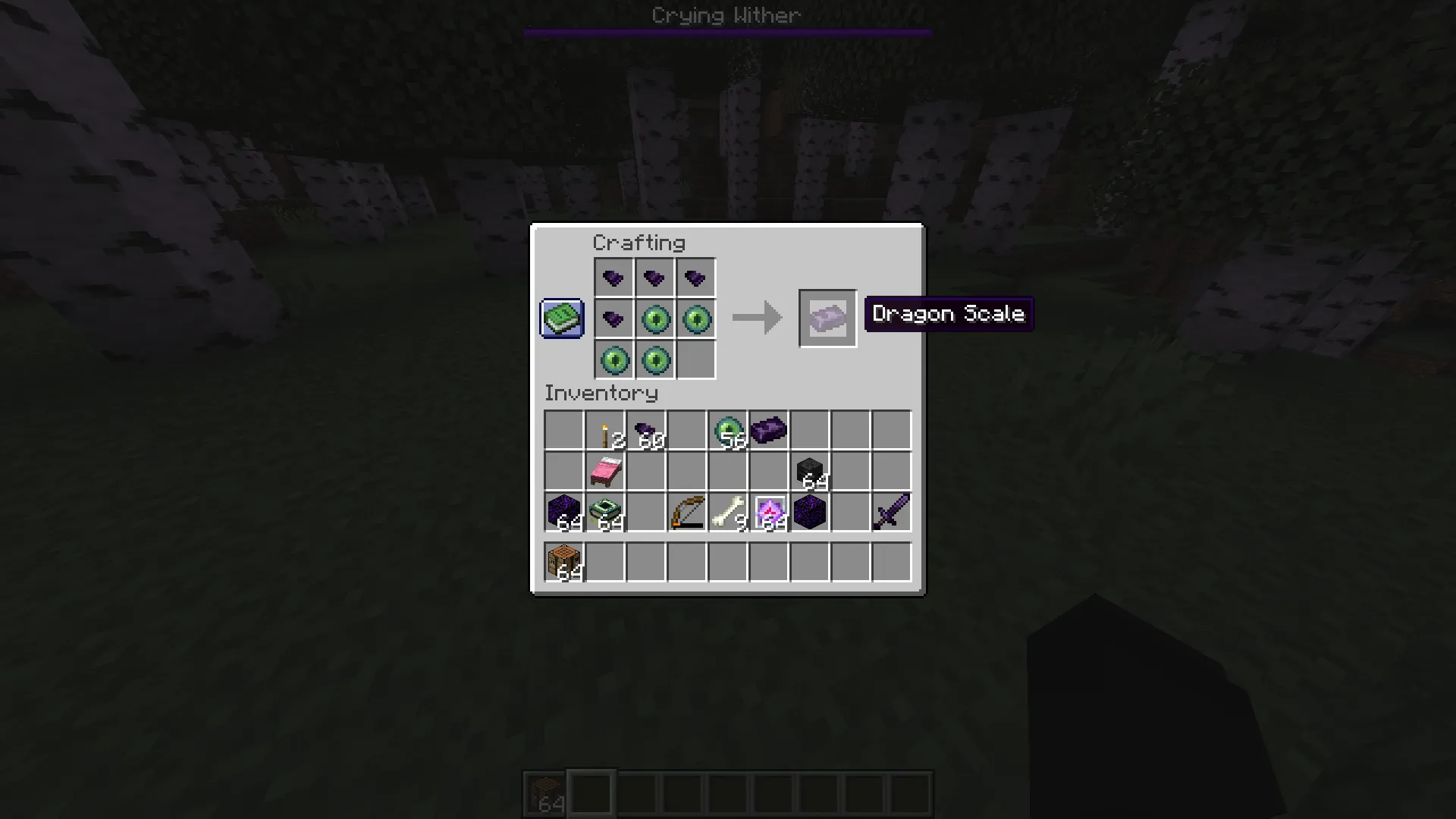Select the wither skeleton skull stack
1456x819 pixels.
tap(809, 472)
